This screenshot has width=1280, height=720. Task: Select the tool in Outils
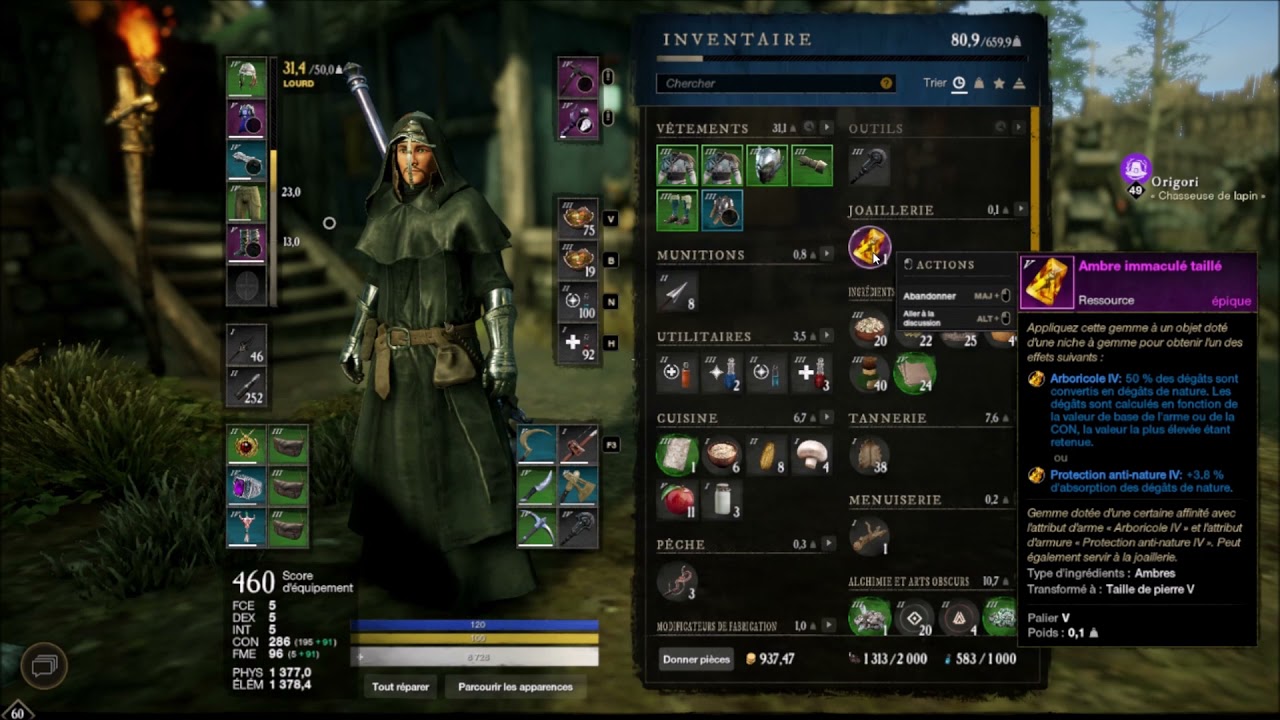pos(869,165)
